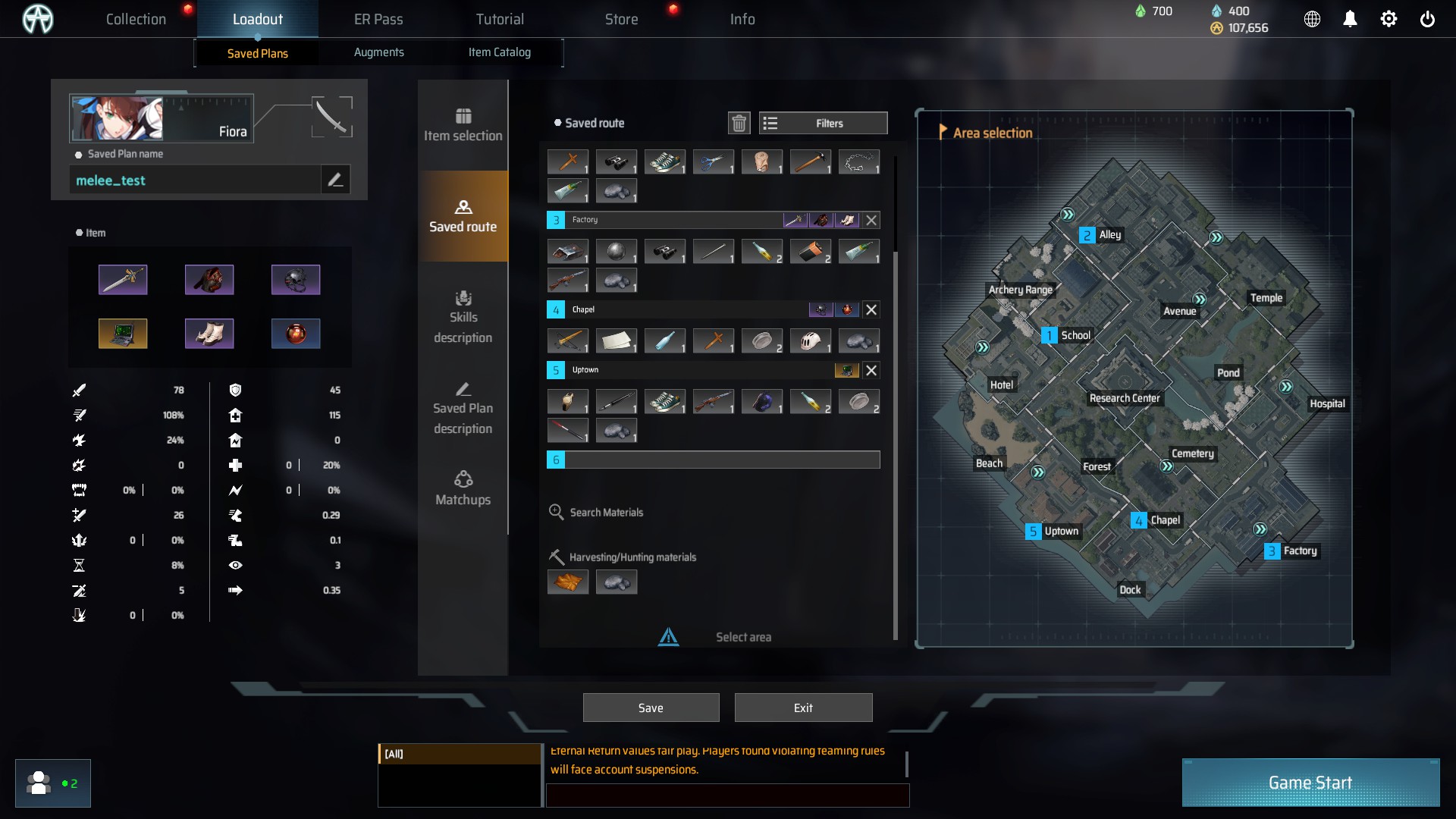The width and height of the screenshot is (1456, 819).
Task: Save the current plan
Action: coord(651,708)
